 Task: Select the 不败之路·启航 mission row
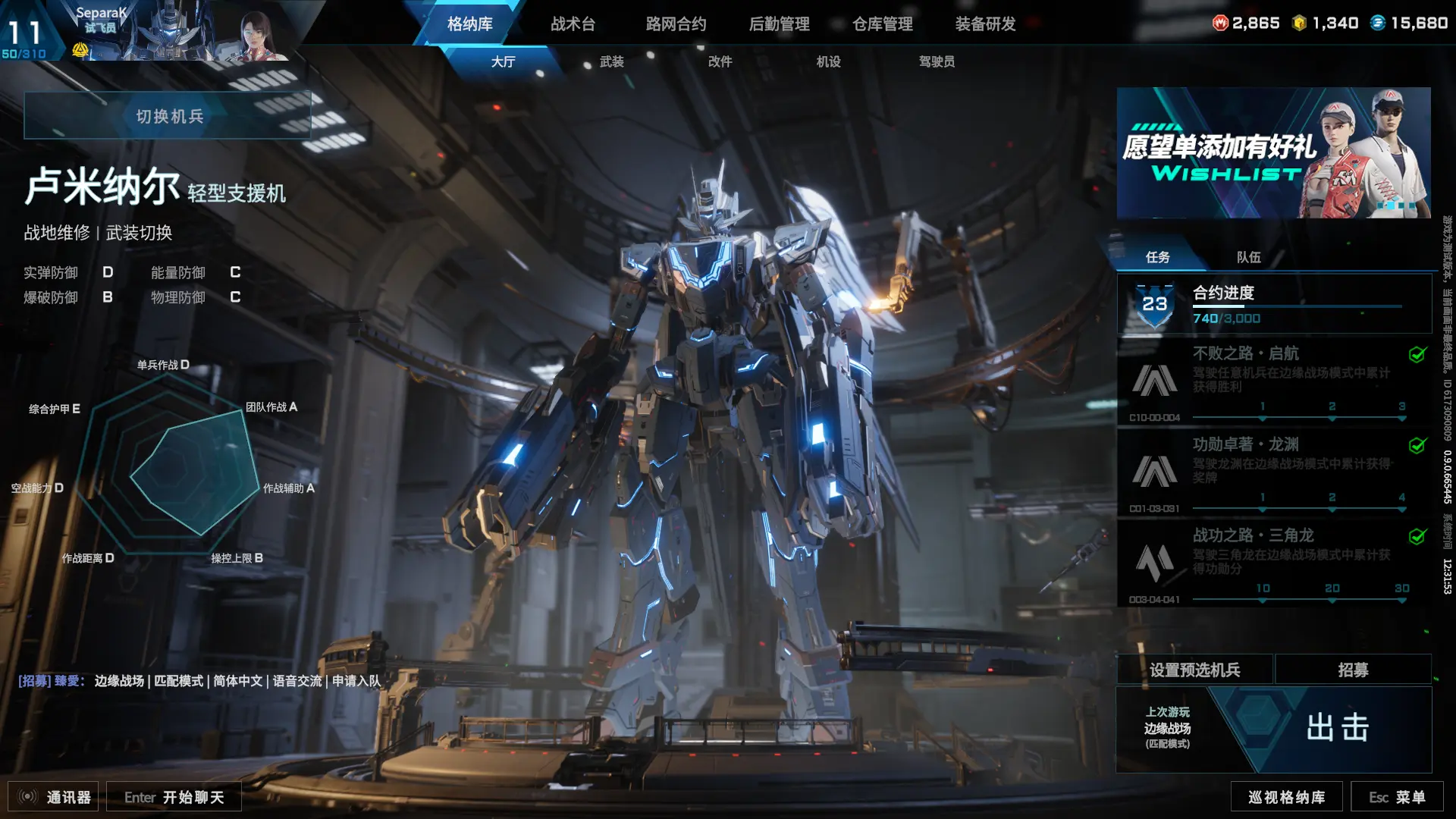click(1274, 381)
